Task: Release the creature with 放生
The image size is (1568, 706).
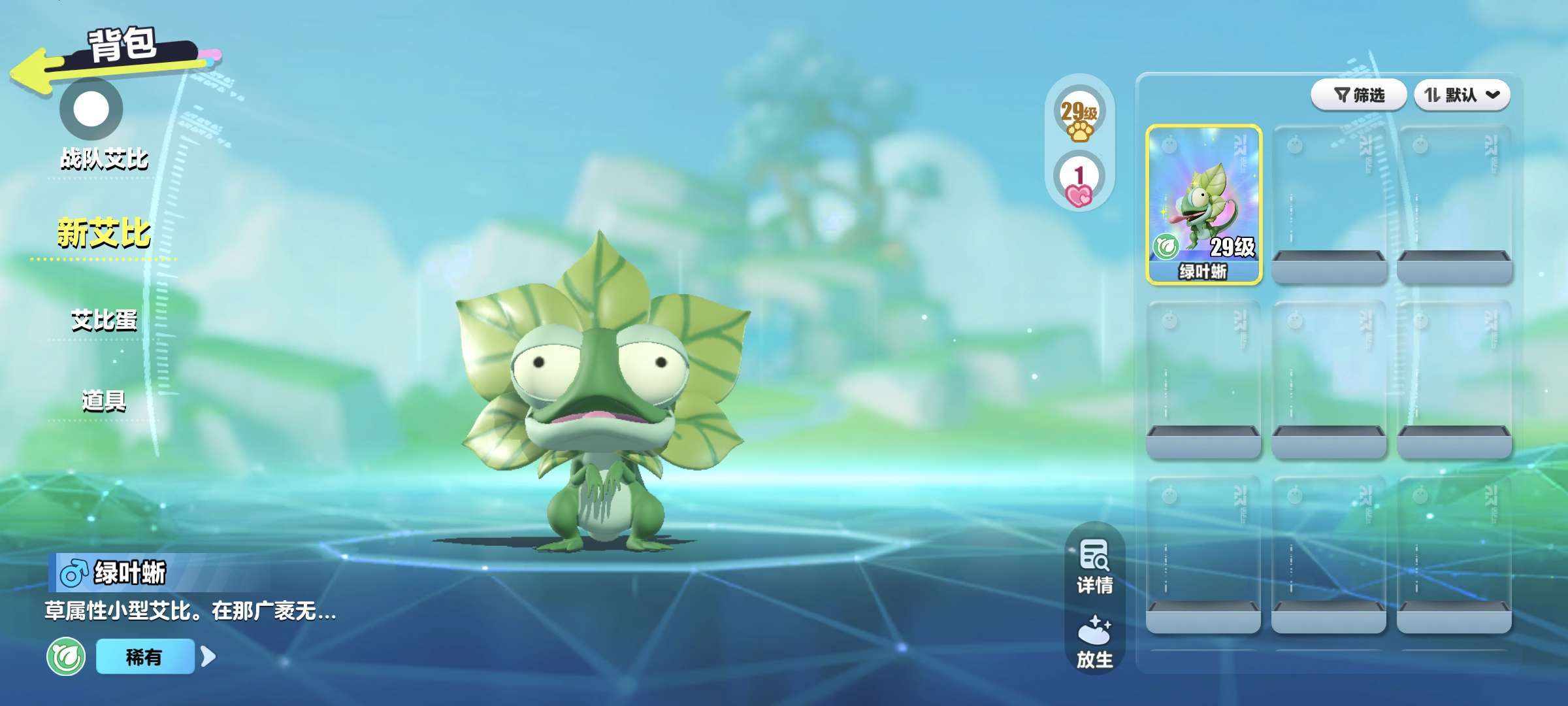Action: (1094, 642)
